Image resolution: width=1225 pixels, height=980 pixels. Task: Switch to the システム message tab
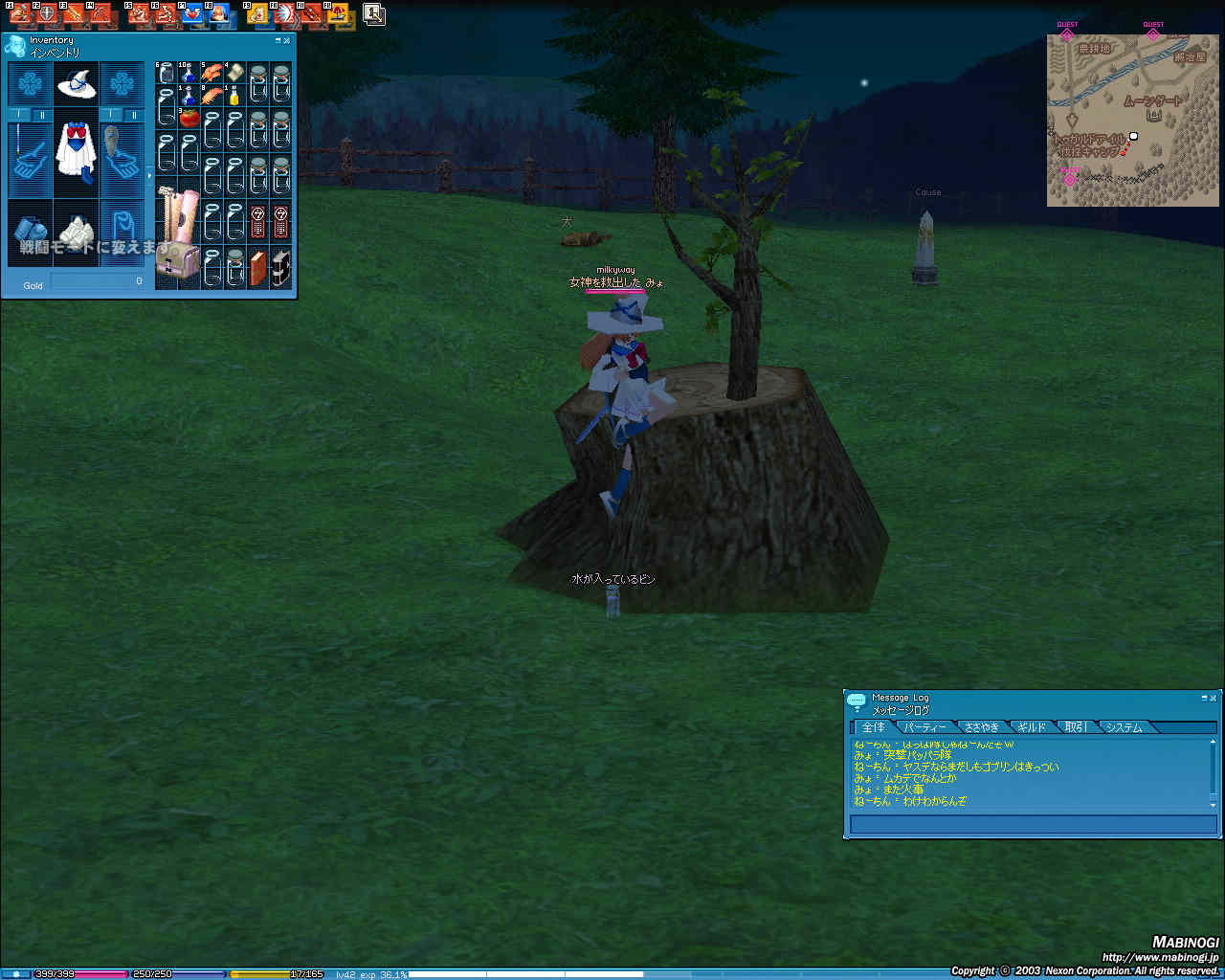pyautogui.click(x=1124, y=727)
